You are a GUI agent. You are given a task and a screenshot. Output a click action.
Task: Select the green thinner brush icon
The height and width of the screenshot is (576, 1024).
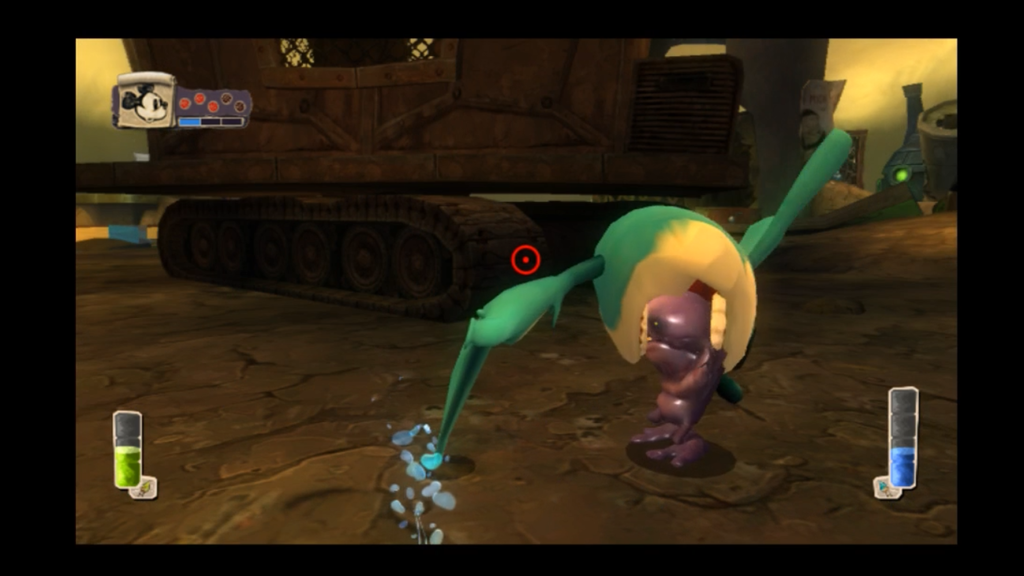(x=146, y=488)
